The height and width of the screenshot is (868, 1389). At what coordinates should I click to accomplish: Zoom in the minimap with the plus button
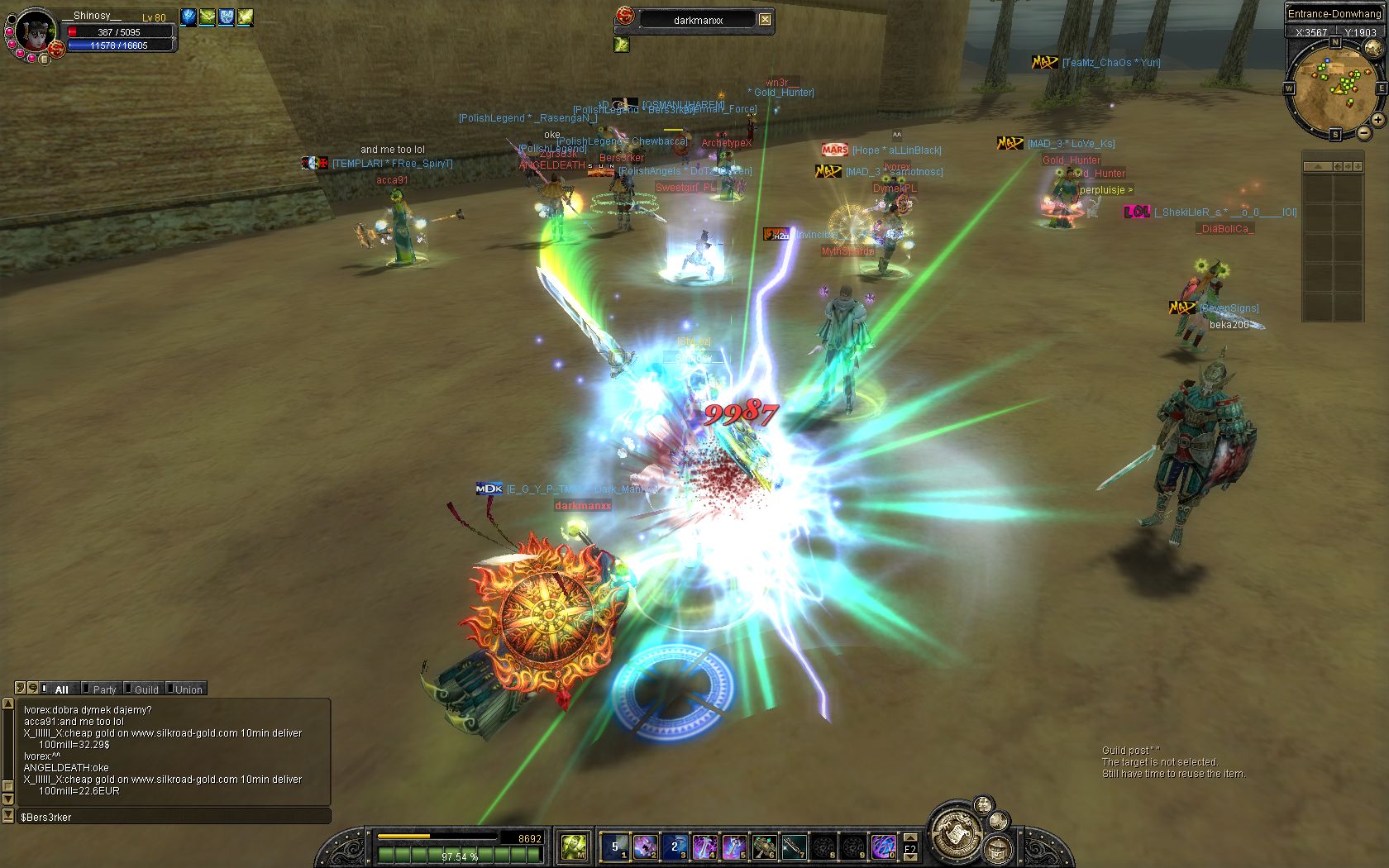(1377, 120)
